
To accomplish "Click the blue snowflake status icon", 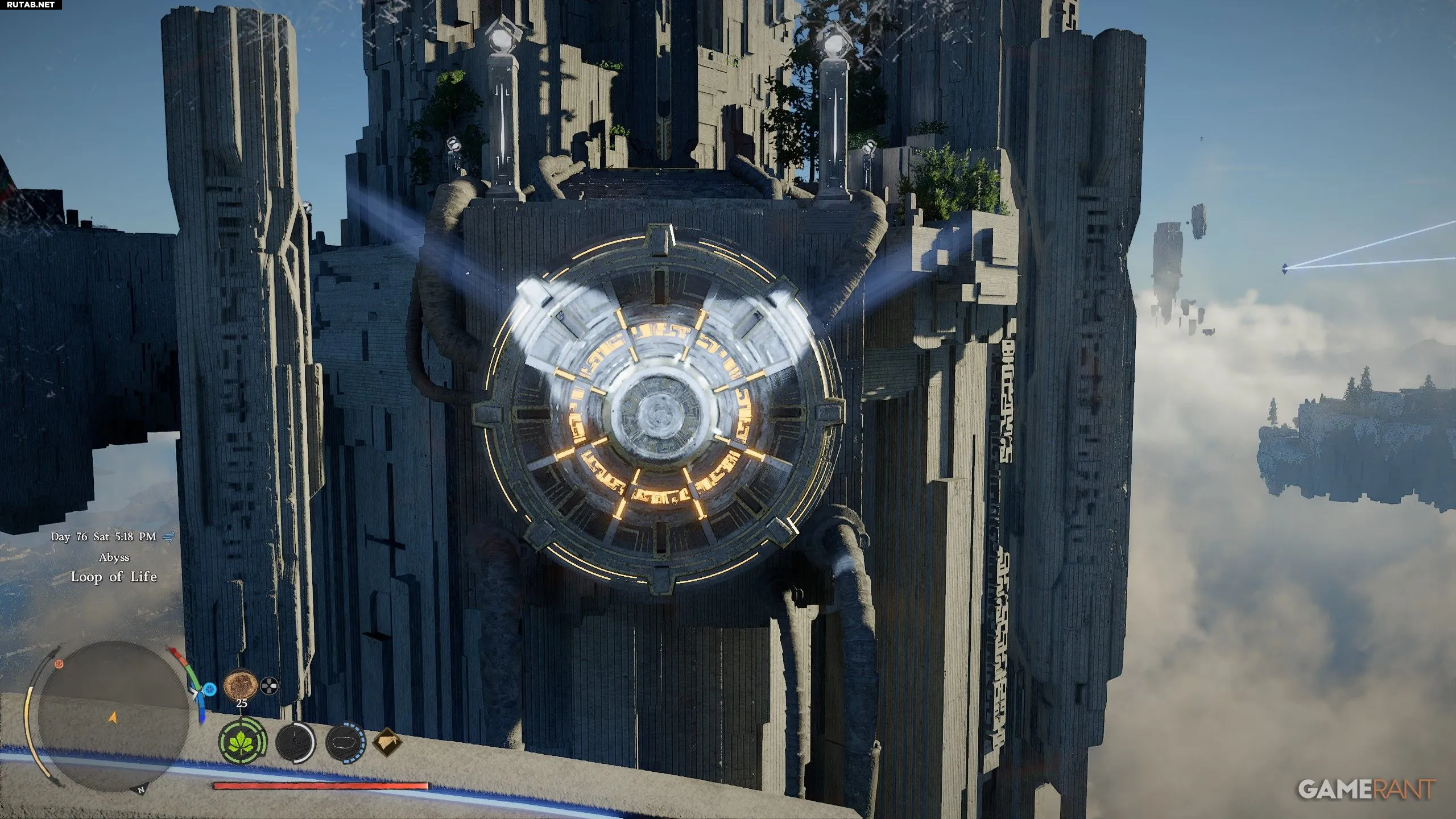I will pyautogui.click(x=210, y=689).
